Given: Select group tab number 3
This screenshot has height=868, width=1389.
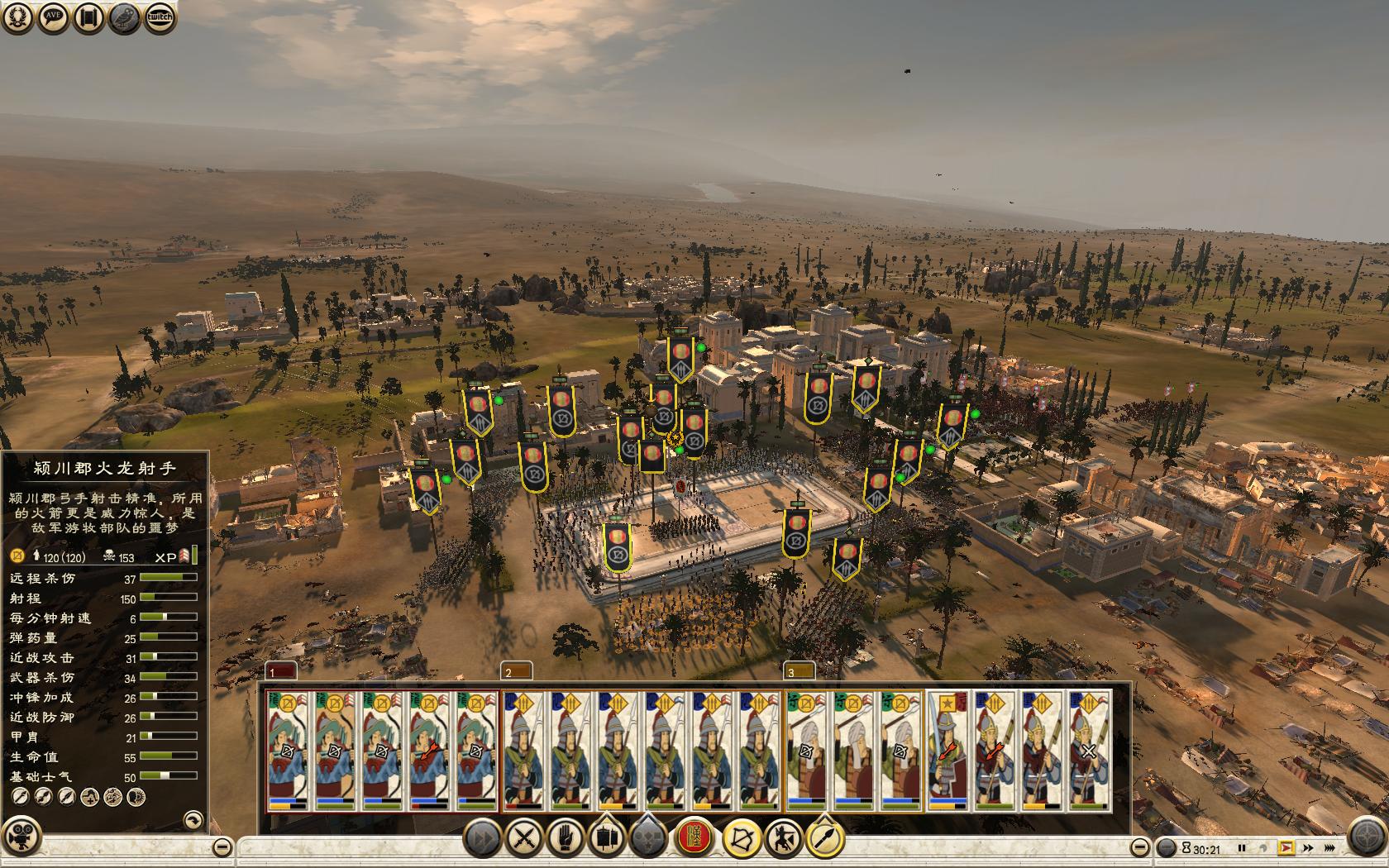Looking at the screenshot, I should tap(799, 671).
